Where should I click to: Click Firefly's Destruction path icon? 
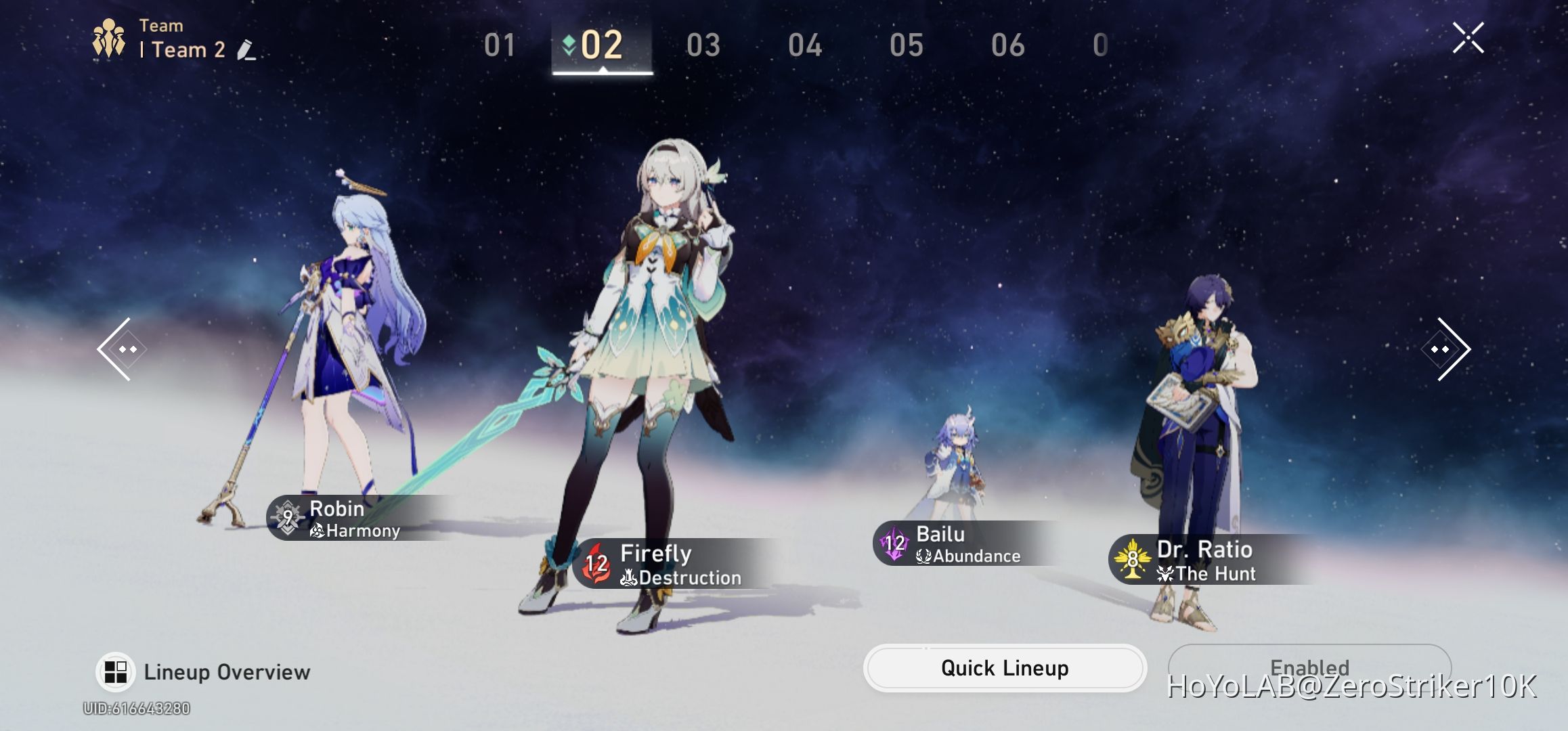pos(629,577)
